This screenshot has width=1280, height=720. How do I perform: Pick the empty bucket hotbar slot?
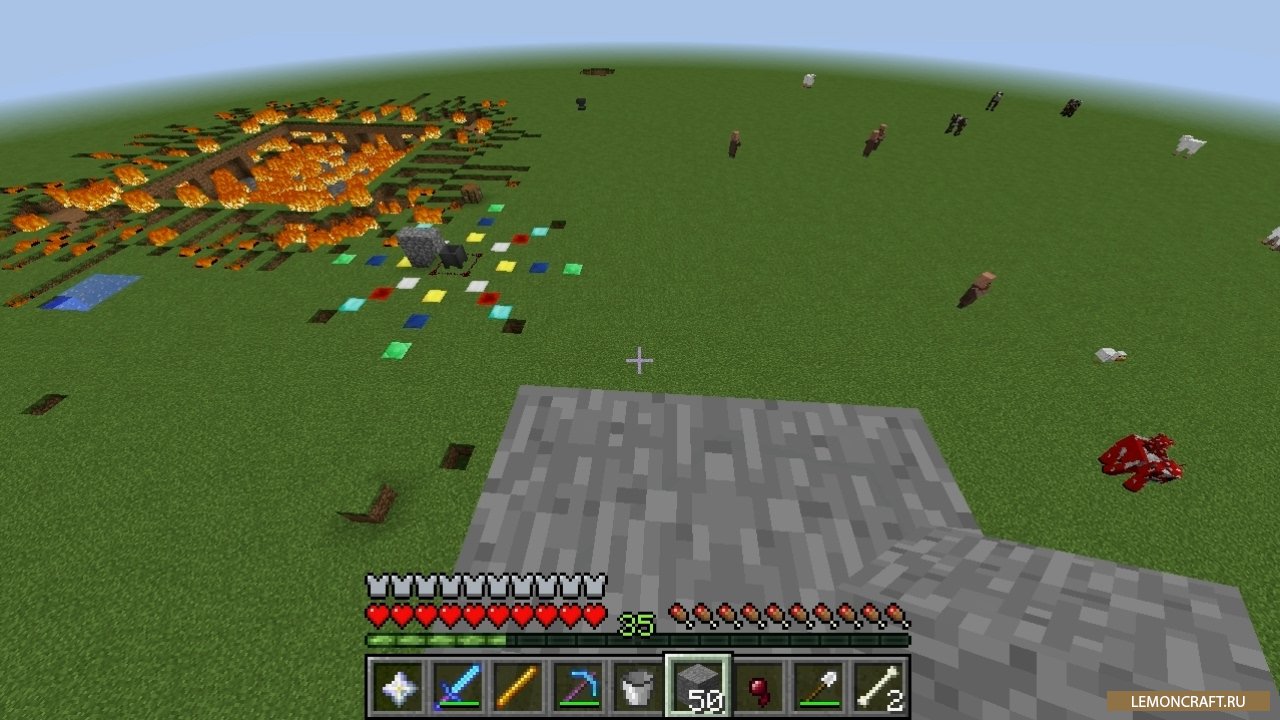(637, 686)
